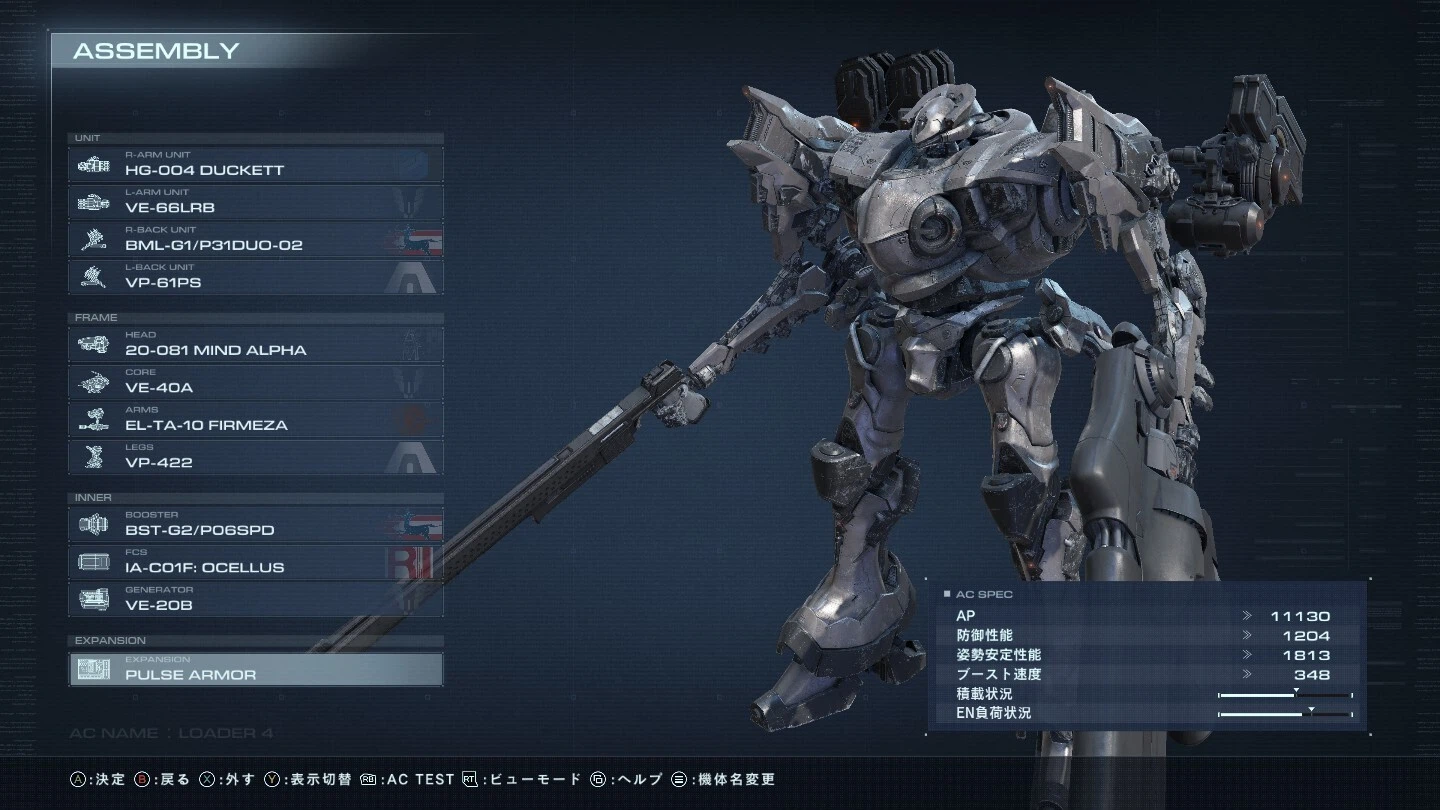Choose the L-Arm Unit VE-66LRB slot

256,202
